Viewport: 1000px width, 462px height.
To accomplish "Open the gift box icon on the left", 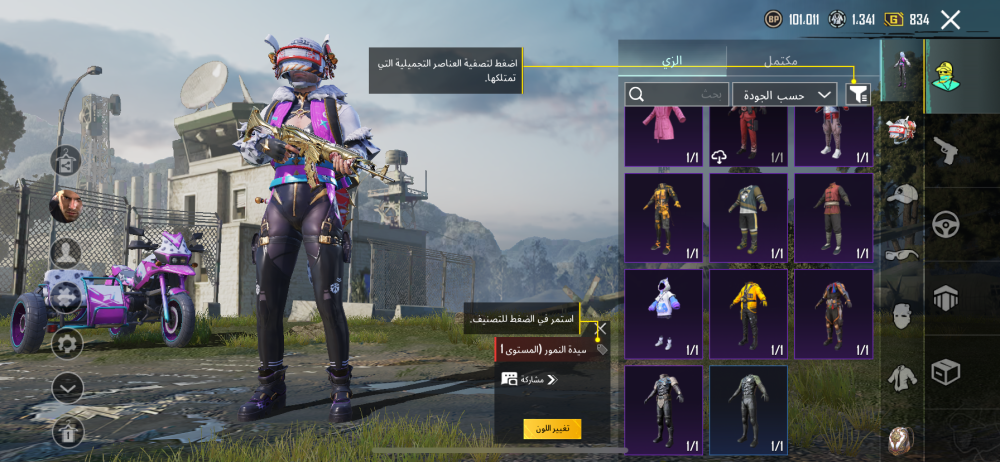I will (x=67, y=431).
